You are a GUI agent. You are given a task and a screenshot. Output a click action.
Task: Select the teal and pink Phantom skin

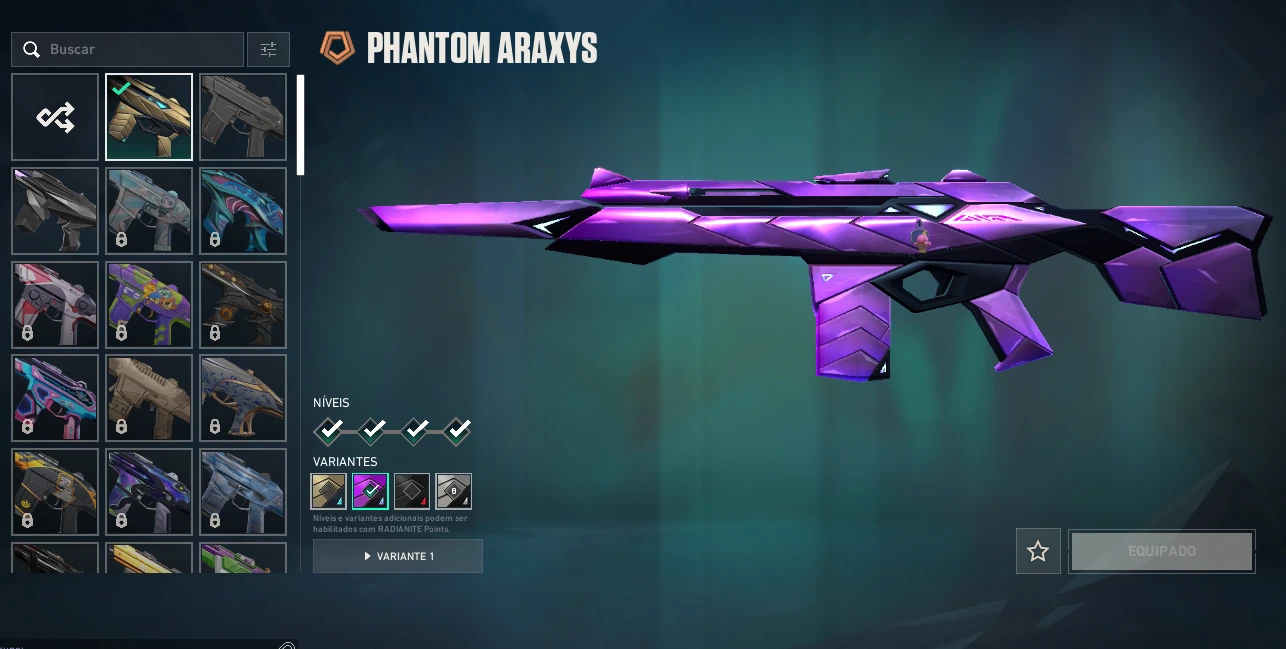(x=243, y=211)
